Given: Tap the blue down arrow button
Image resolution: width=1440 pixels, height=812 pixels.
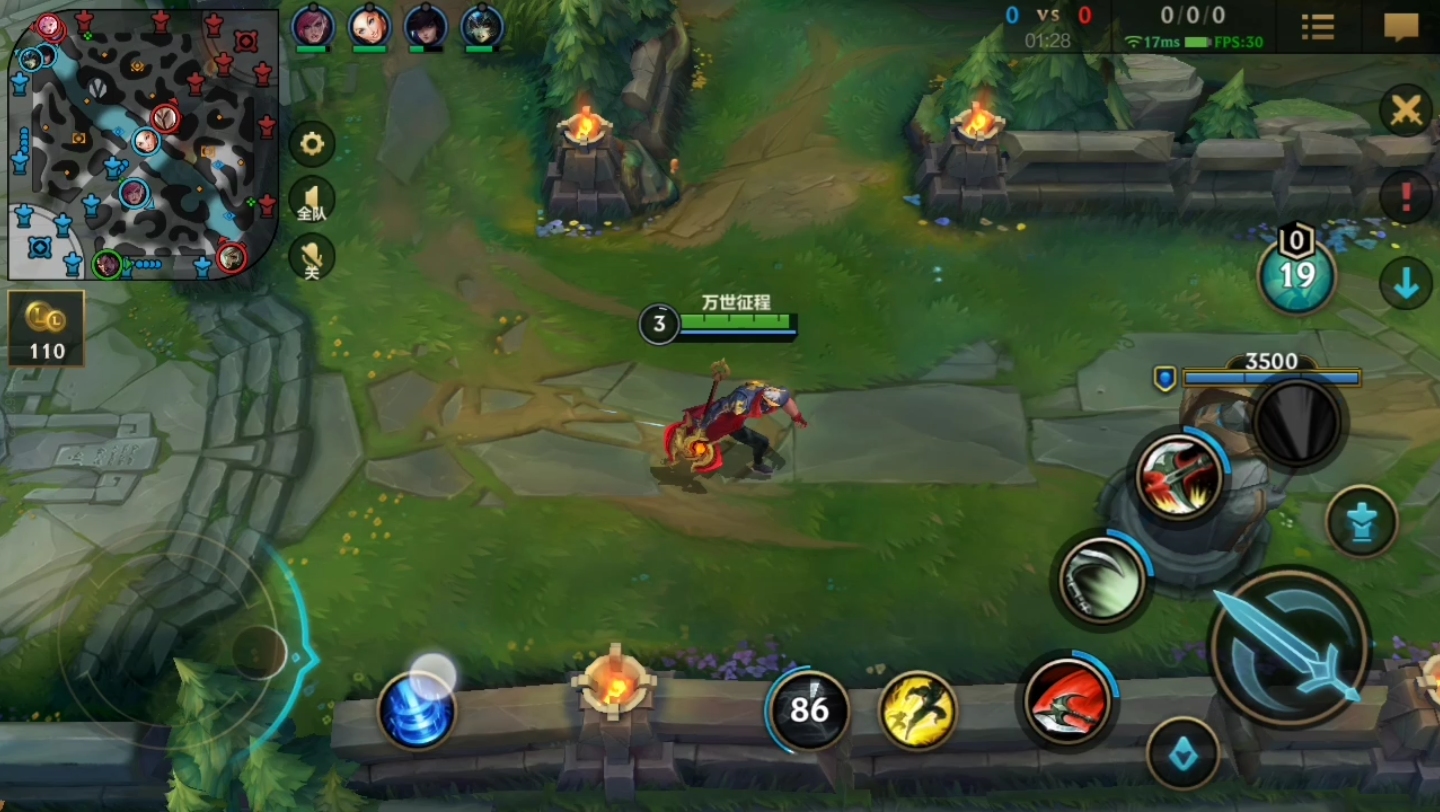Looking at the screenshot, I should click(x=1405, y=284).
